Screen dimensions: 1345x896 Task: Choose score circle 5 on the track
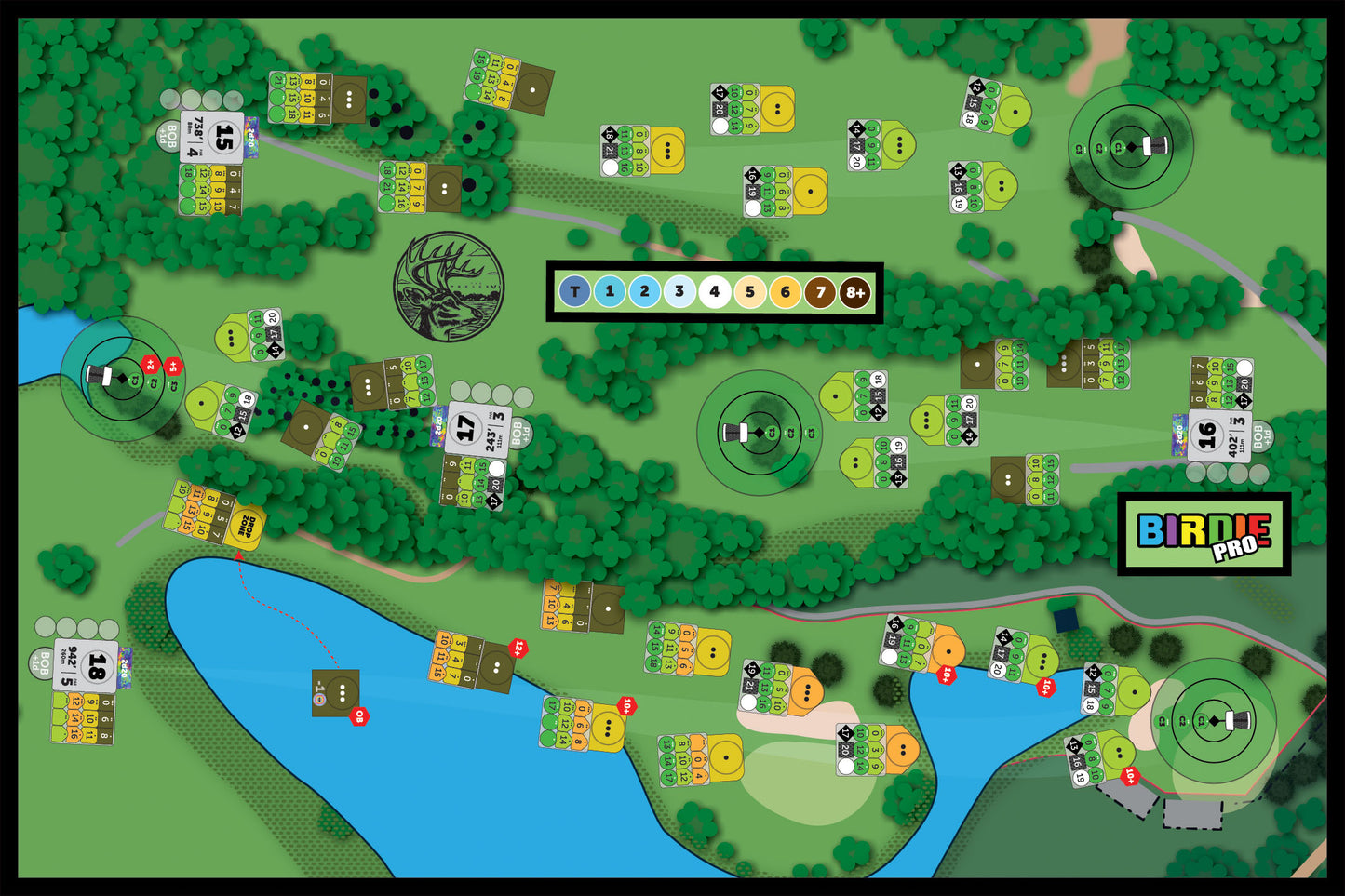749,292
